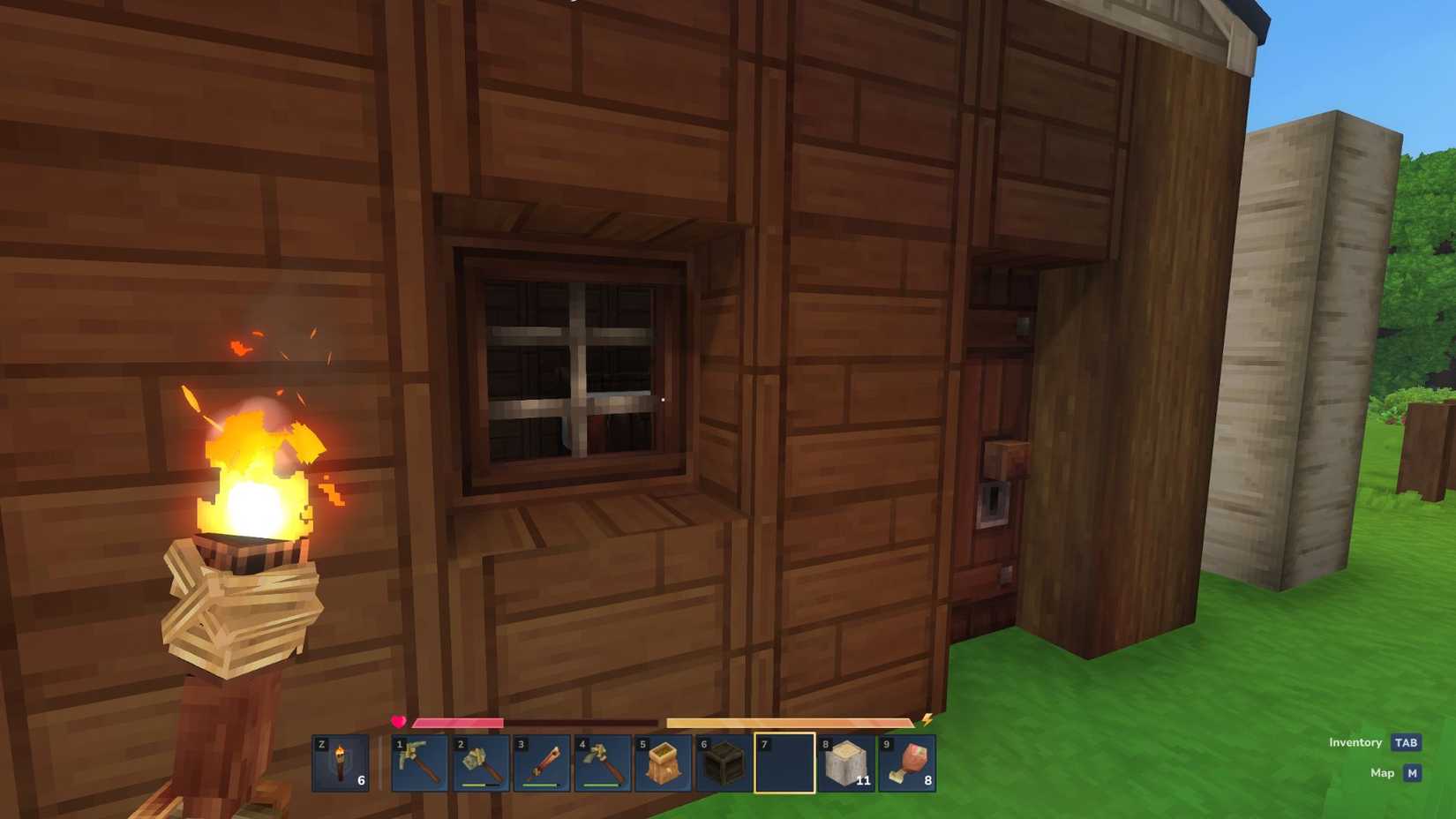Click the lightning stamina icon

point(925,721)
